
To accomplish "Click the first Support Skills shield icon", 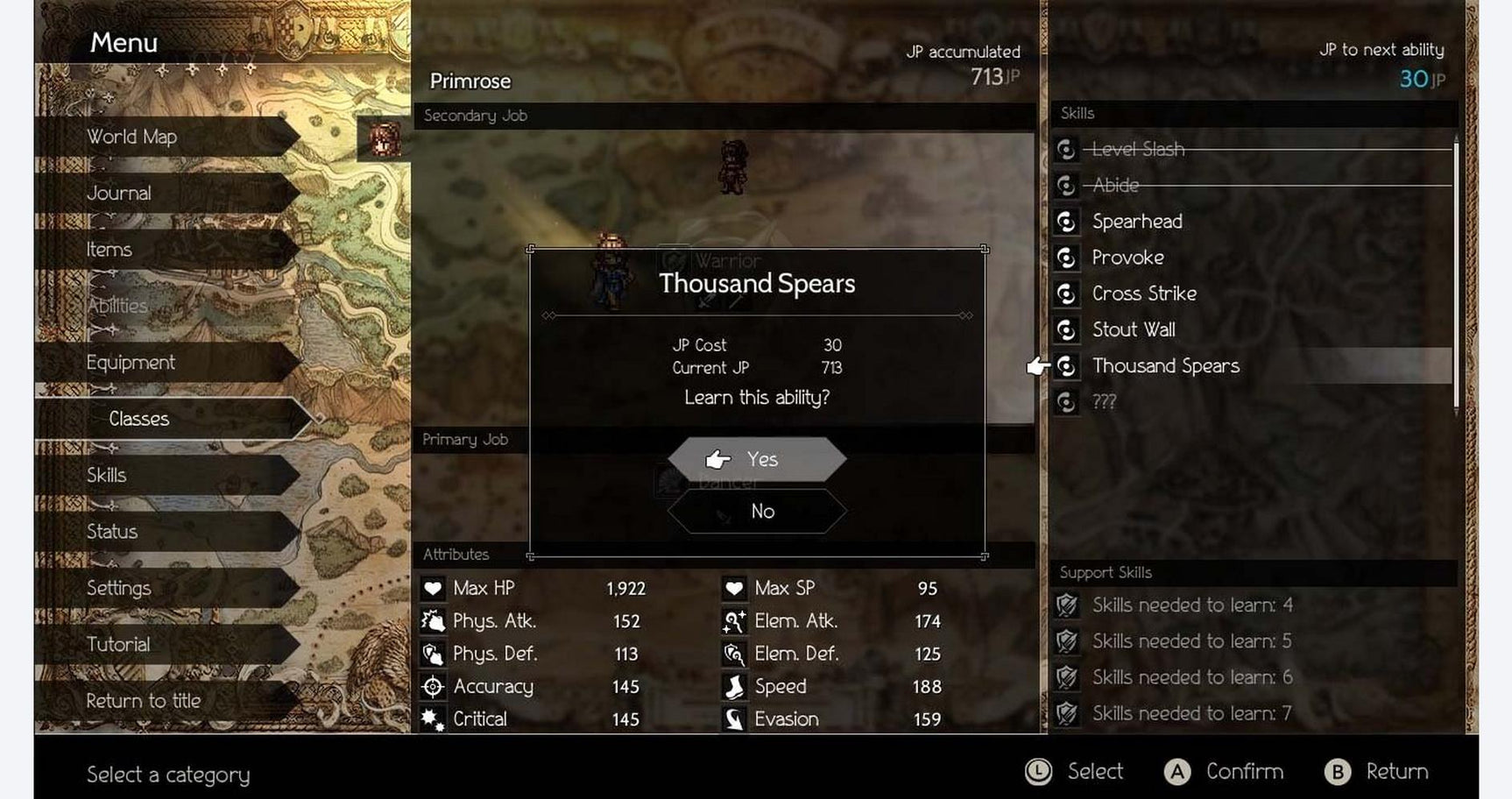I will (1069, 605).
